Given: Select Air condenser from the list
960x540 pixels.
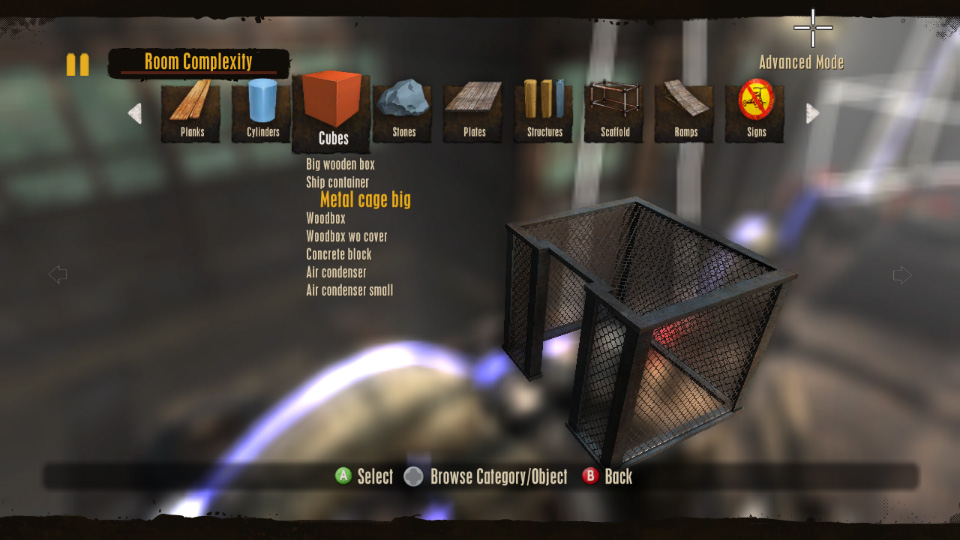Looking at the screenshot, I should tap(336, 272).
